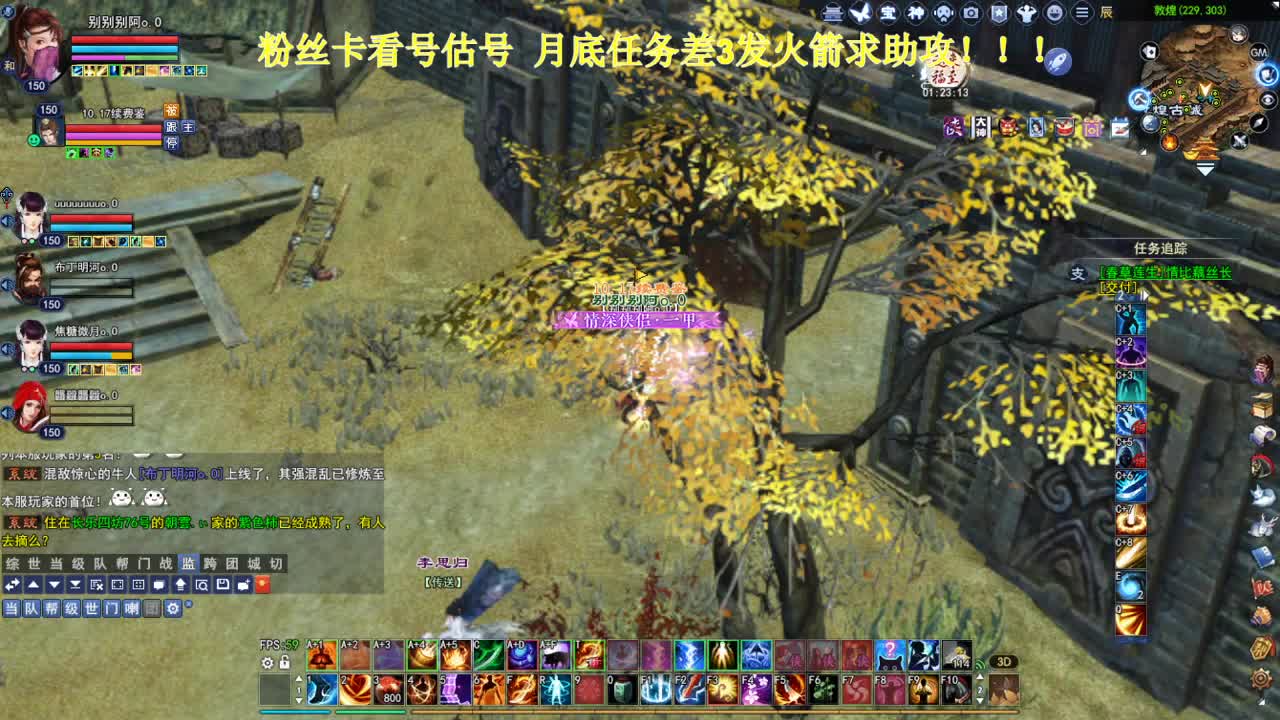
Task: Toggle the 团 chat channel button off
Action: click(153, 609)
